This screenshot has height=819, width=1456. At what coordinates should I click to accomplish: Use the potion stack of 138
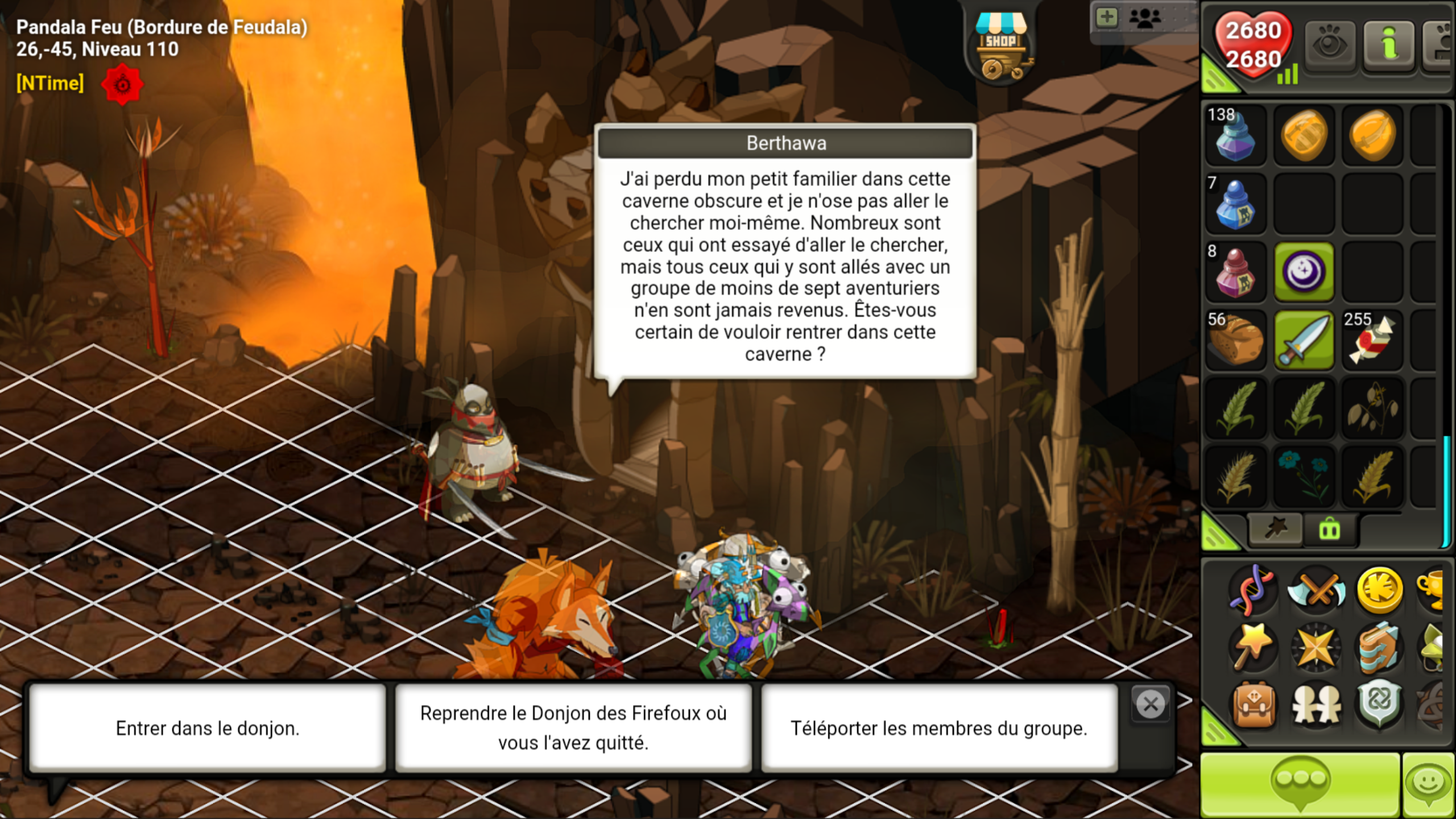tap(1235, 135)
